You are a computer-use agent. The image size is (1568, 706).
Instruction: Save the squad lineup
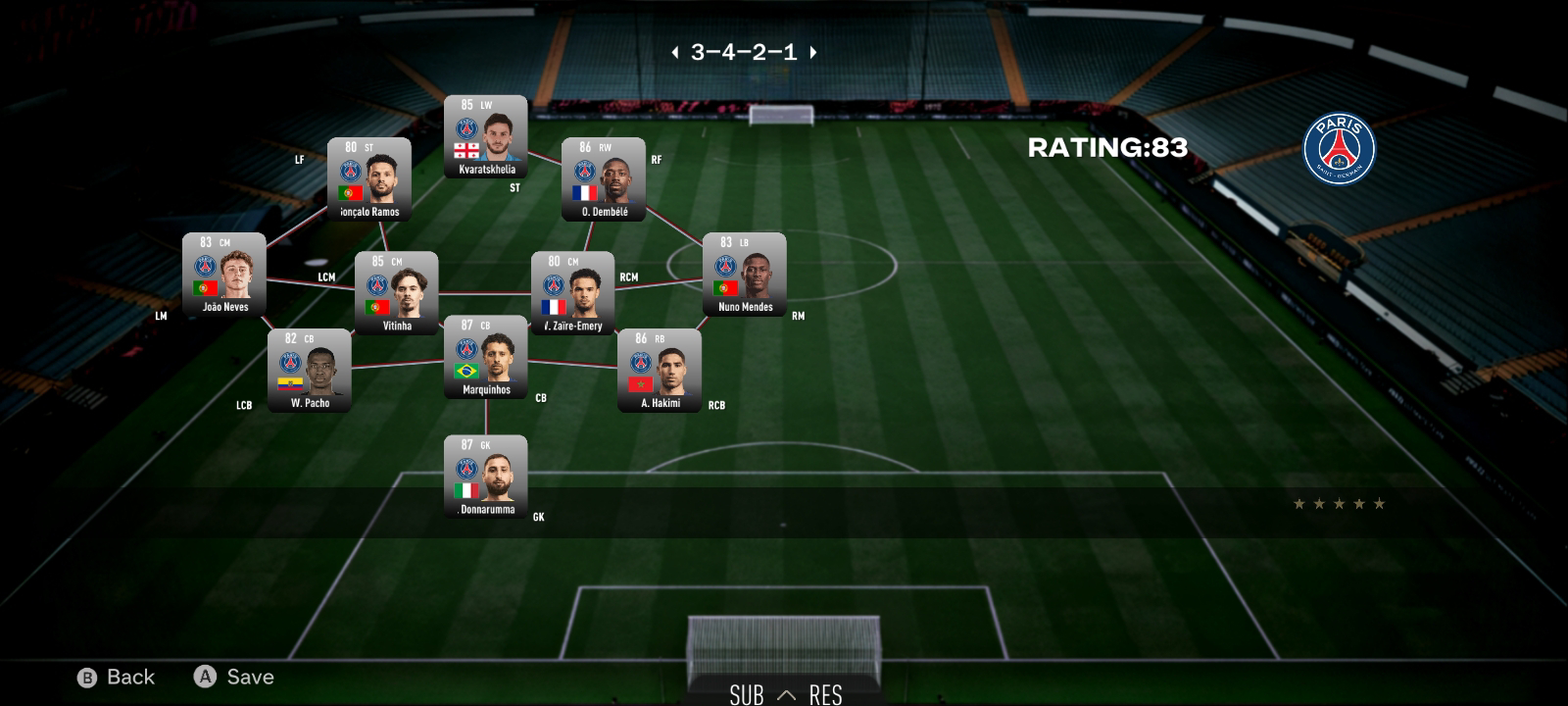click(235, 678)
